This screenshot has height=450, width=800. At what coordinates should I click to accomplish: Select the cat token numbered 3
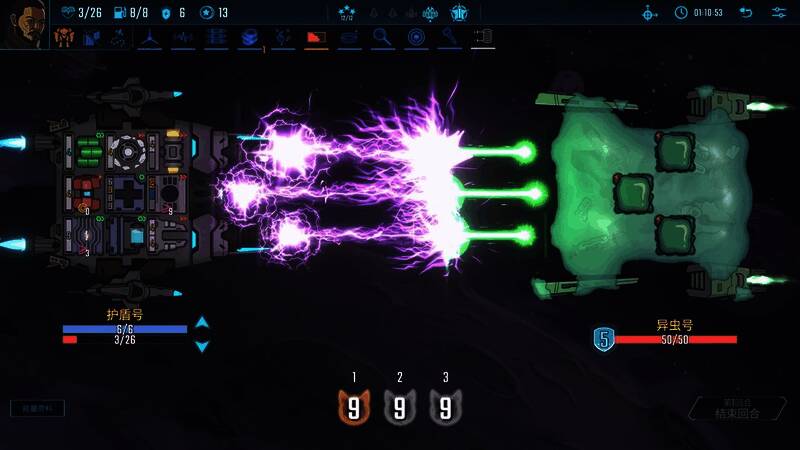(x=446, y=406)
